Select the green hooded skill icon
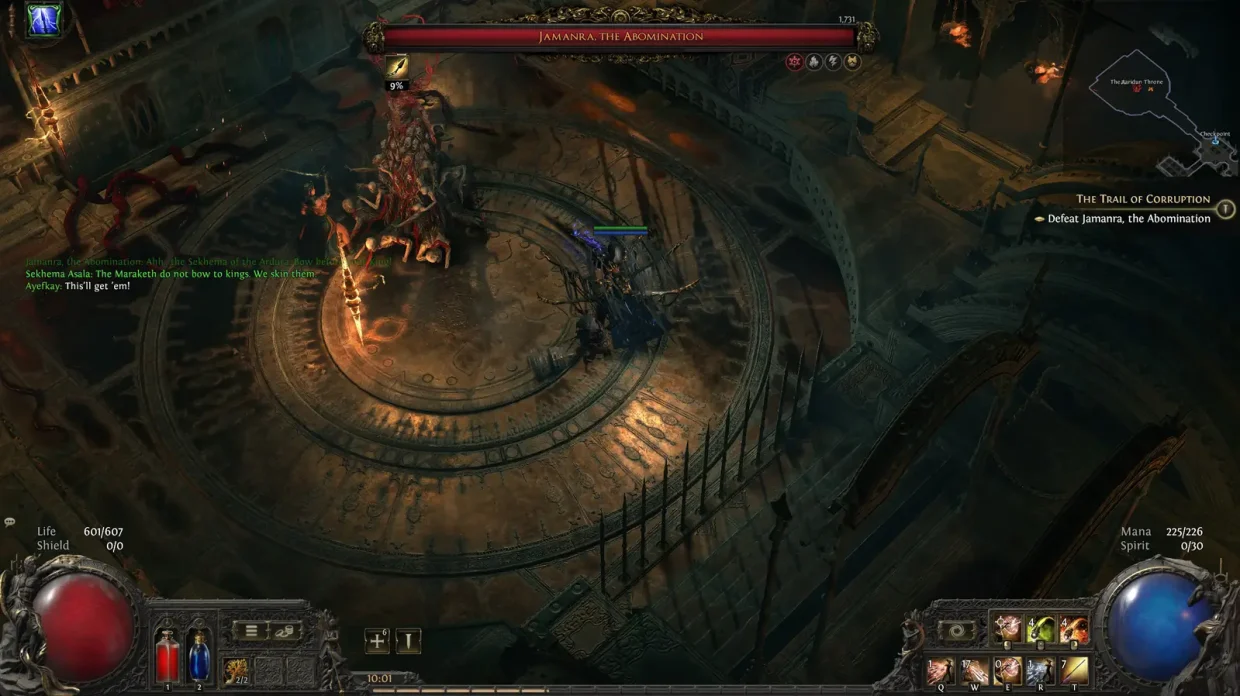 point(1041,630)
